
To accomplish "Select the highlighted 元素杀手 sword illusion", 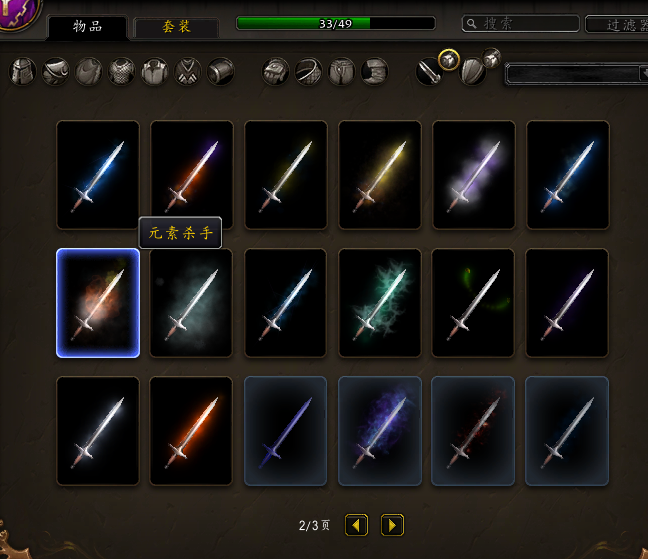I will [98, 303].
